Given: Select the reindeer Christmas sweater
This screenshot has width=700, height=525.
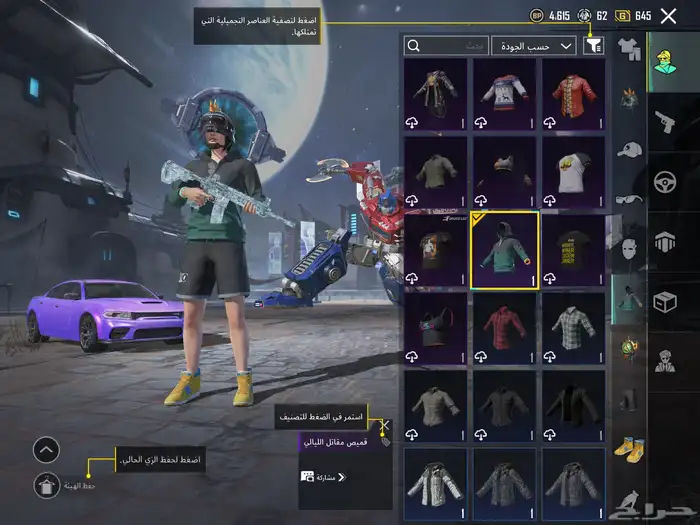Looking at the screenshot, I should pos(505,94).
